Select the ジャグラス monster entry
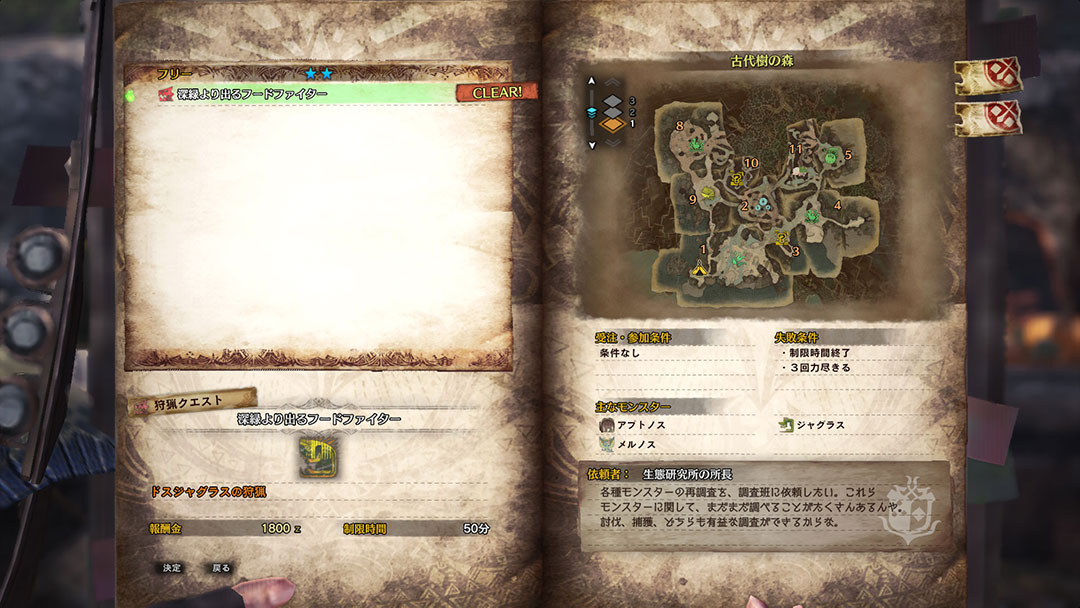 819,425
